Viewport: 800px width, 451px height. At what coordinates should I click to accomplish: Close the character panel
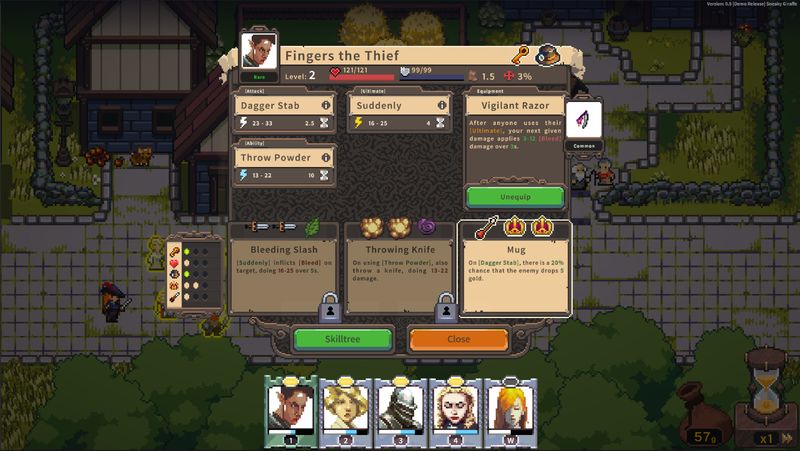point(458,339)
